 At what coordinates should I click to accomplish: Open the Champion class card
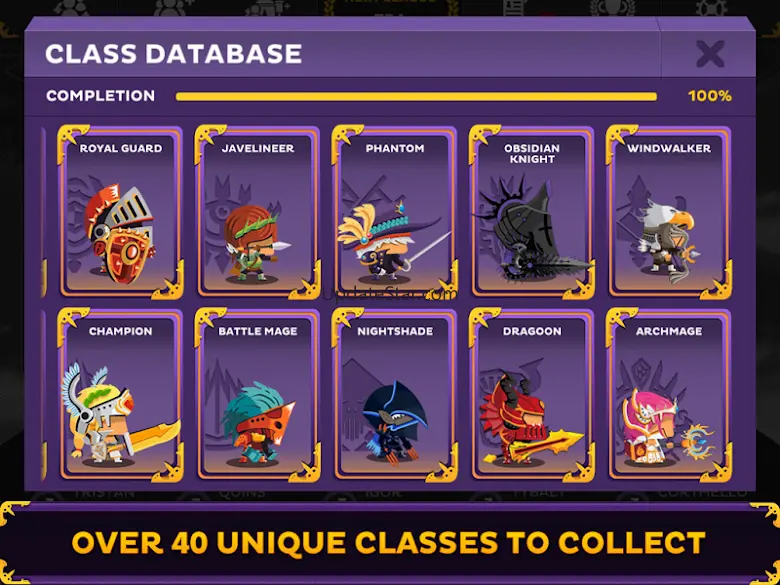[x=121, y=395]
